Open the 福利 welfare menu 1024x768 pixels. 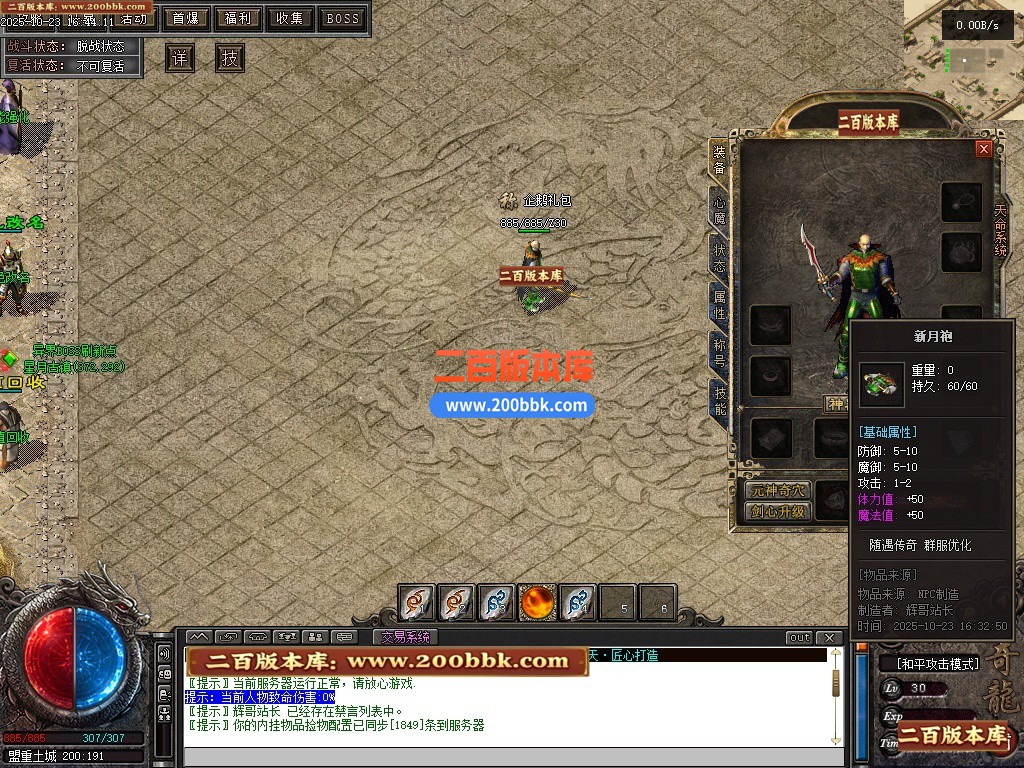click(x=238, y=18)
